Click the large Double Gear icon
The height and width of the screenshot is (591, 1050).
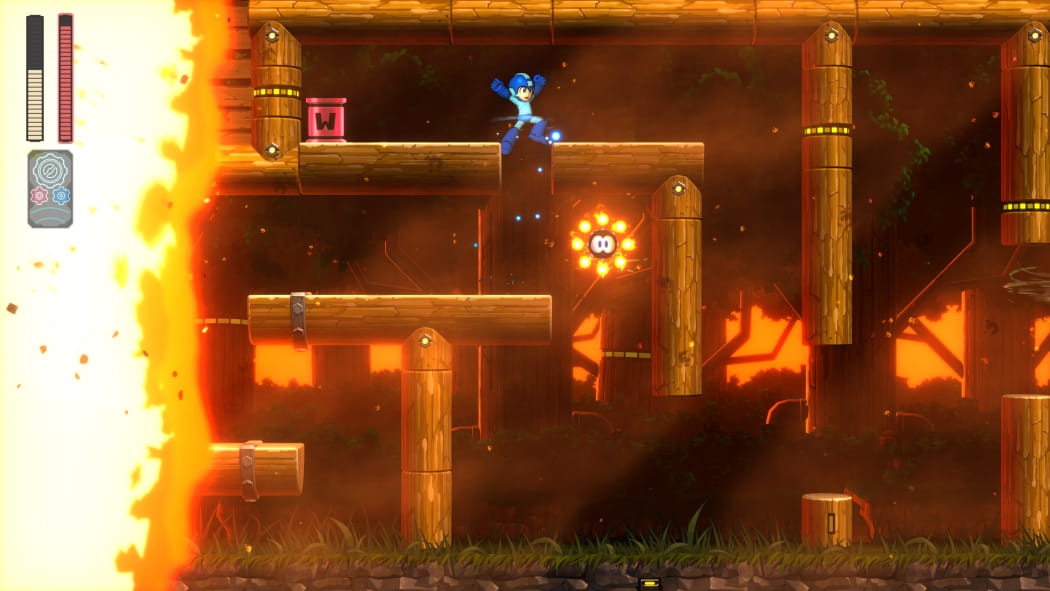click(x=50, y=171)
